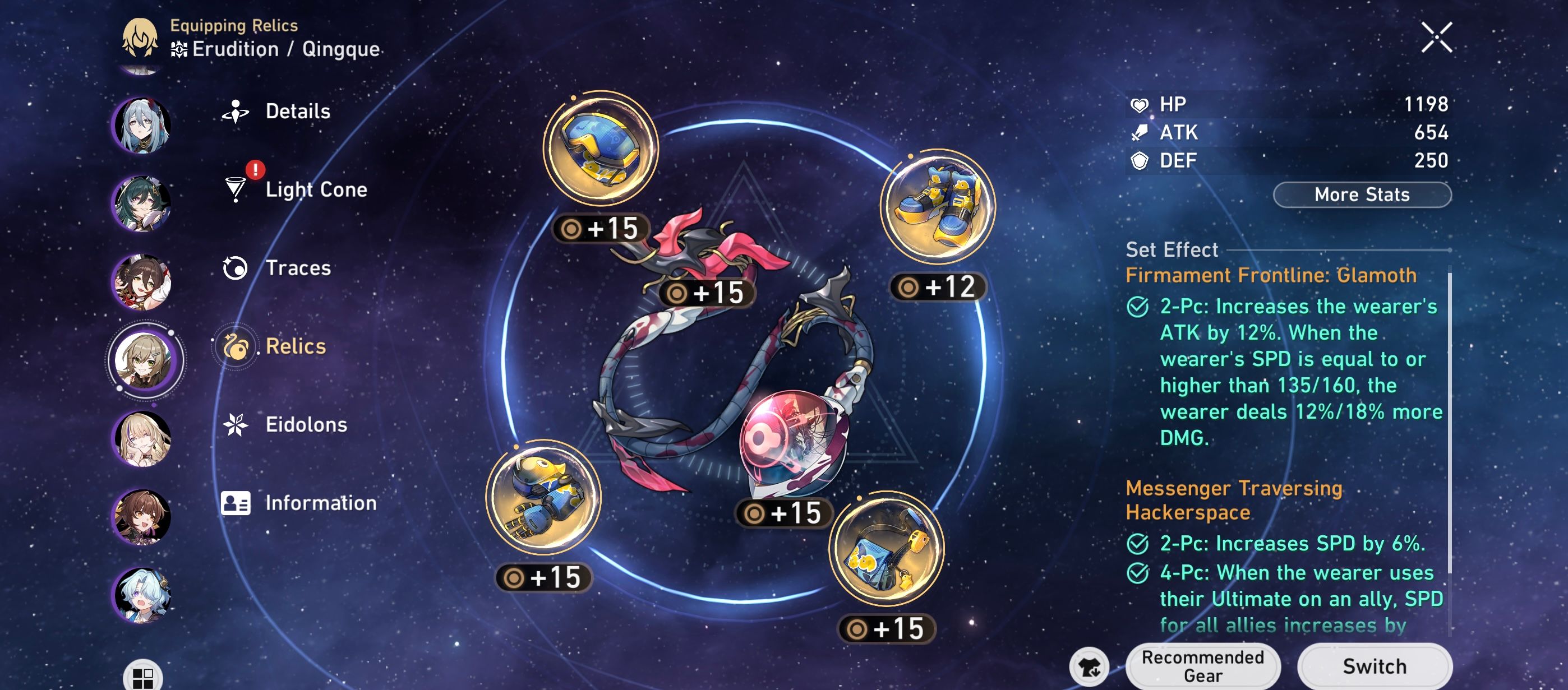Select the Relics curled-tail icon

237,347
